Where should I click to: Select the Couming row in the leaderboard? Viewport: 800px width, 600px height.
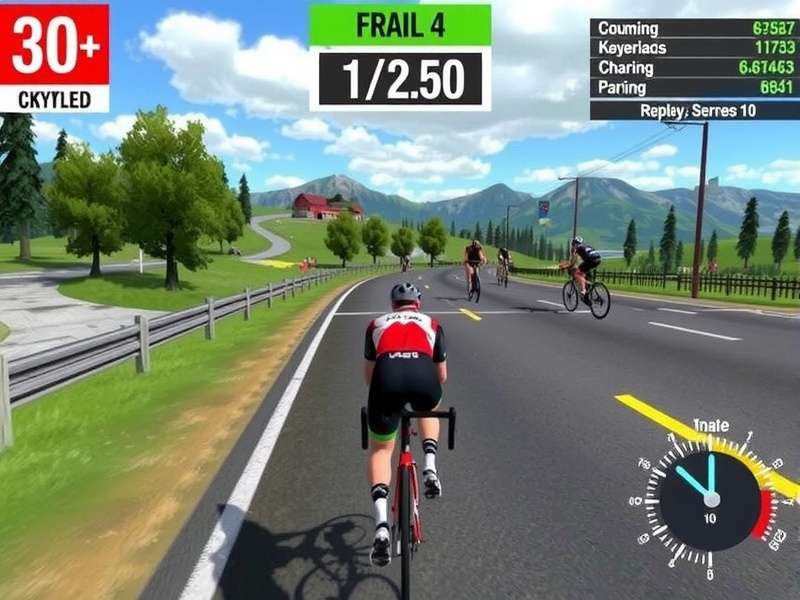694,29
